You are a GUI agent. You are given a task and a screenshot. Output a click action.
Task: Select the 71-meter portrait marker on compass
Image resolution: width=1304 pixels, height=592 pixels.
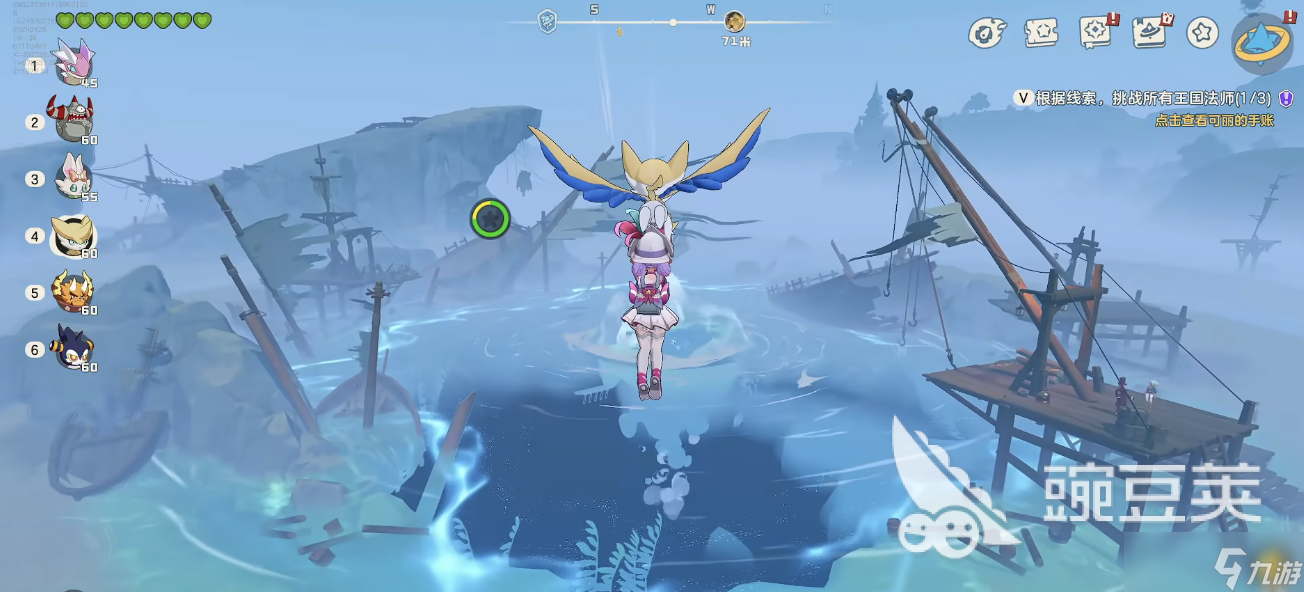(x=735, y=21)
